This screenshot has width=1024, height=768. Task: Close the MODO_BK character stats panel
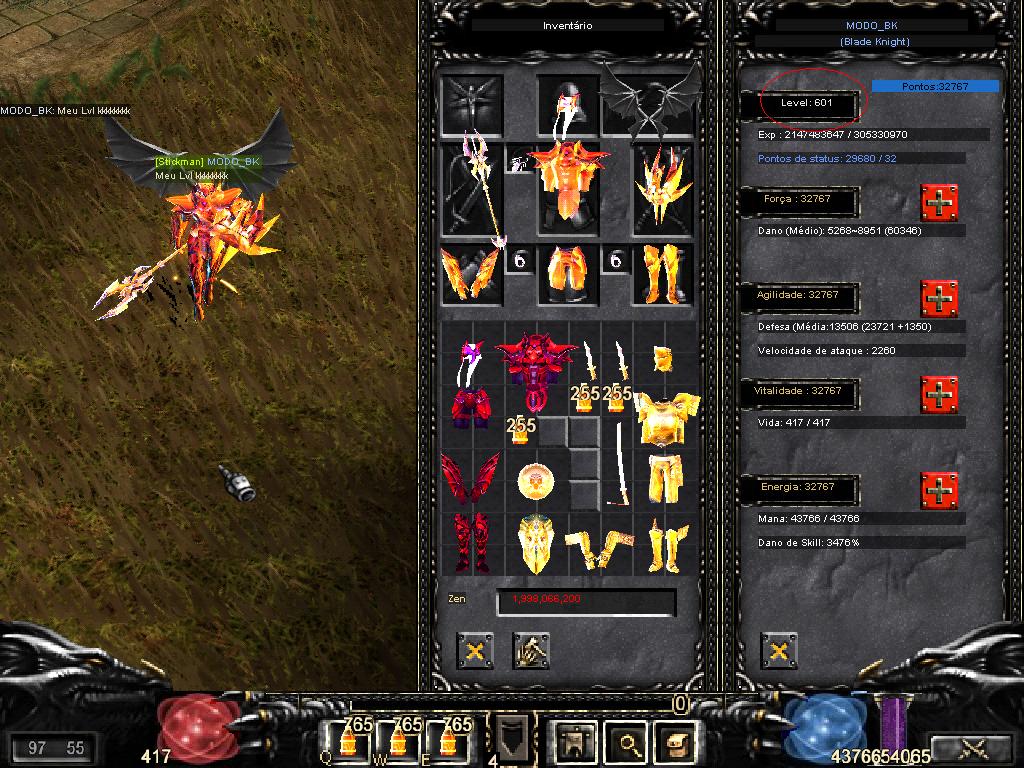coord(778,650)
